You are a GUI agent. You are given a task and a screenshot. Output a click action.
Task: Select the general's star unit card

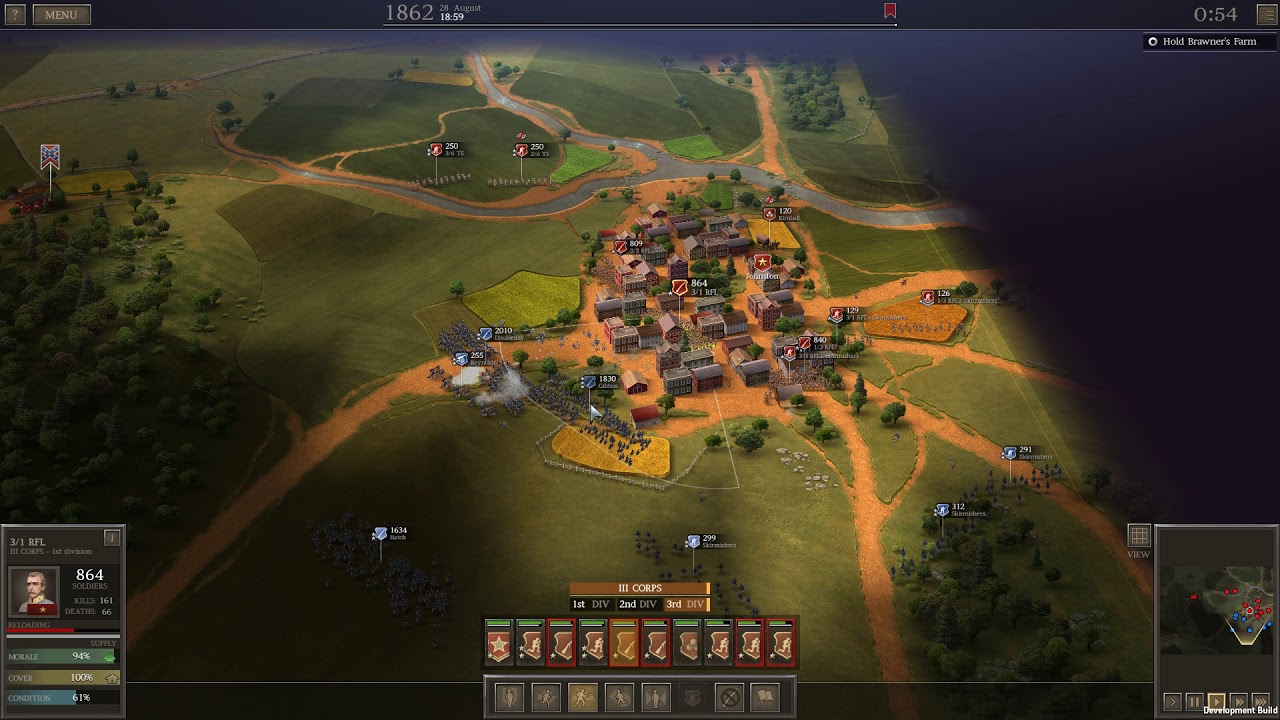499,644
